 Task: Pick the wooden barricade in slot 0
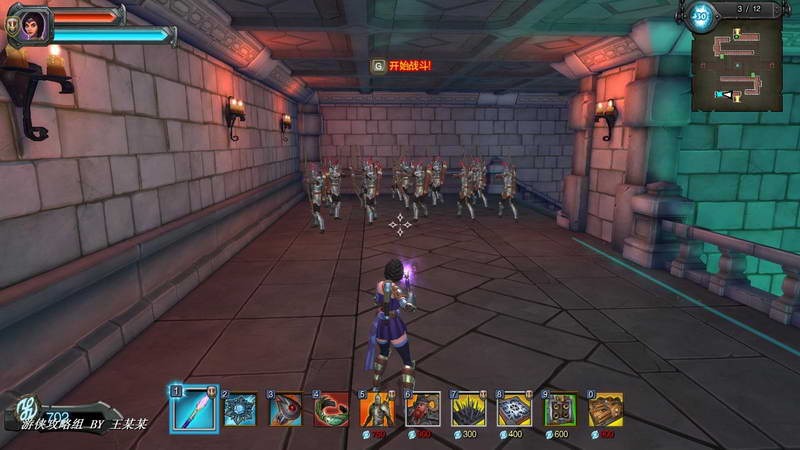pyautogui.click(x=605, y=409)
